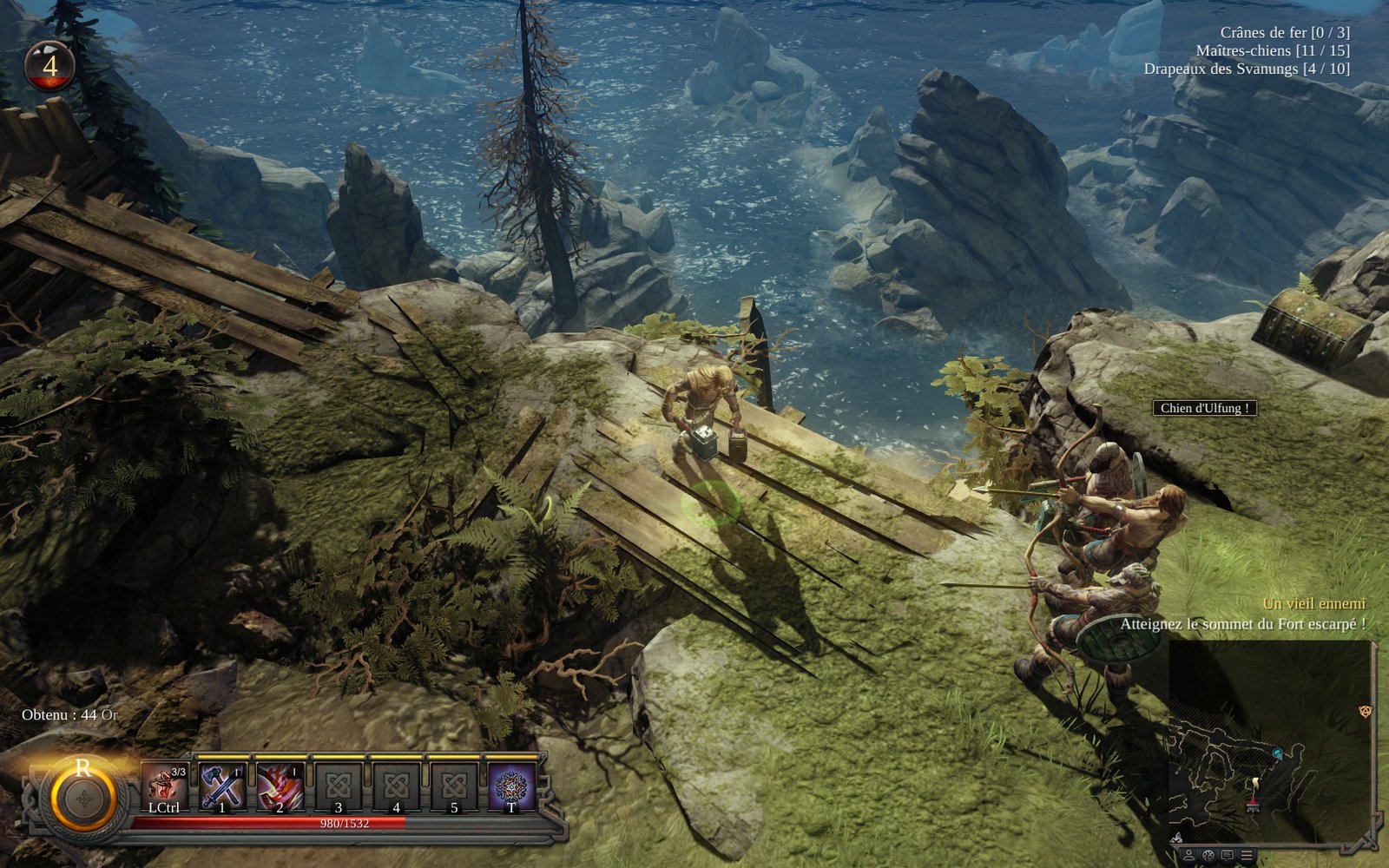This screenshot has width=1389, height=868.
Task: Select the 'Un vieil ennemi' quest tracker
Action: pos(1313,603)
